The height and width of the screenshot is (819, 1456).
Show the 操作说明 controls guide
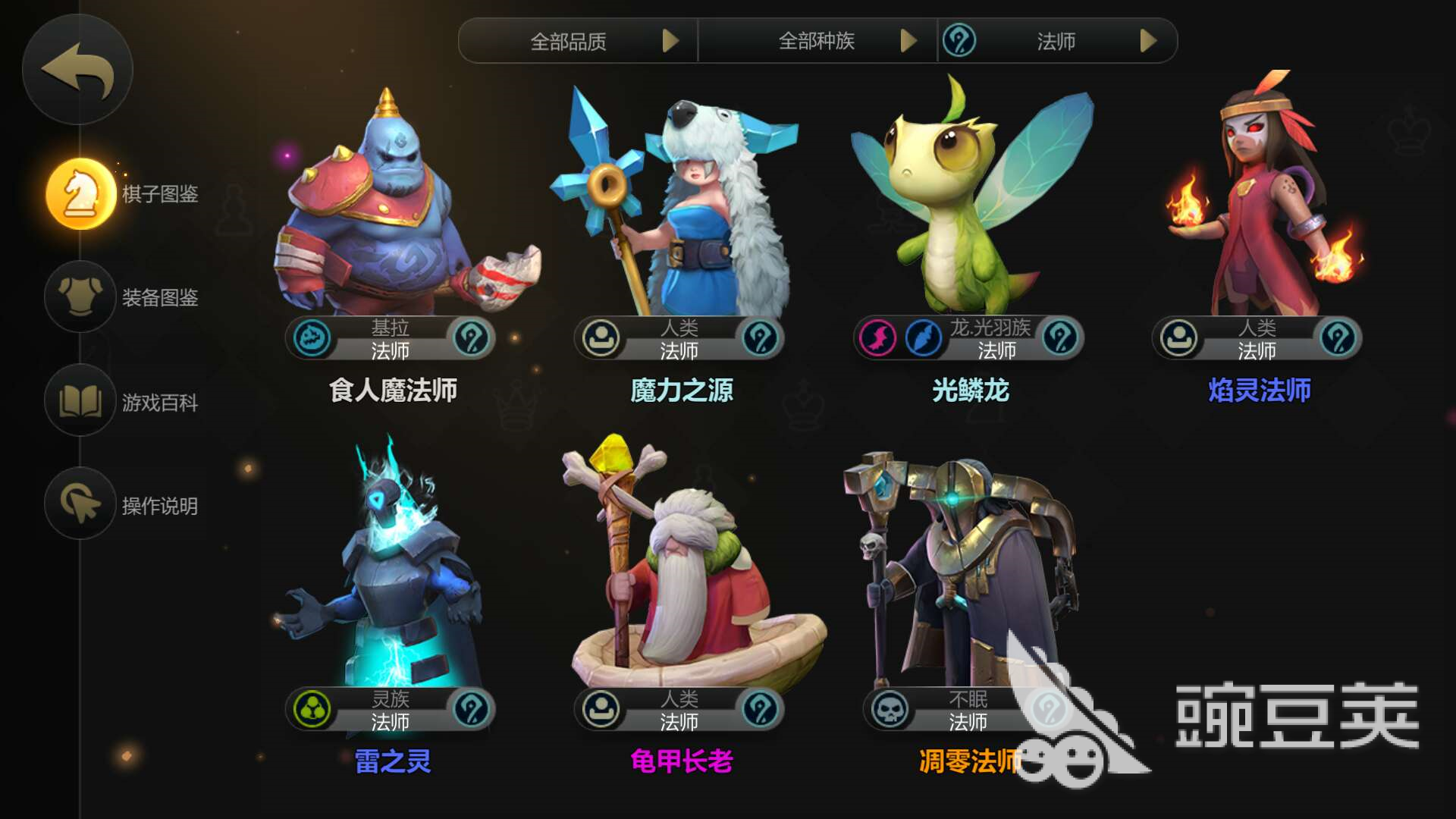click(81, 504)
